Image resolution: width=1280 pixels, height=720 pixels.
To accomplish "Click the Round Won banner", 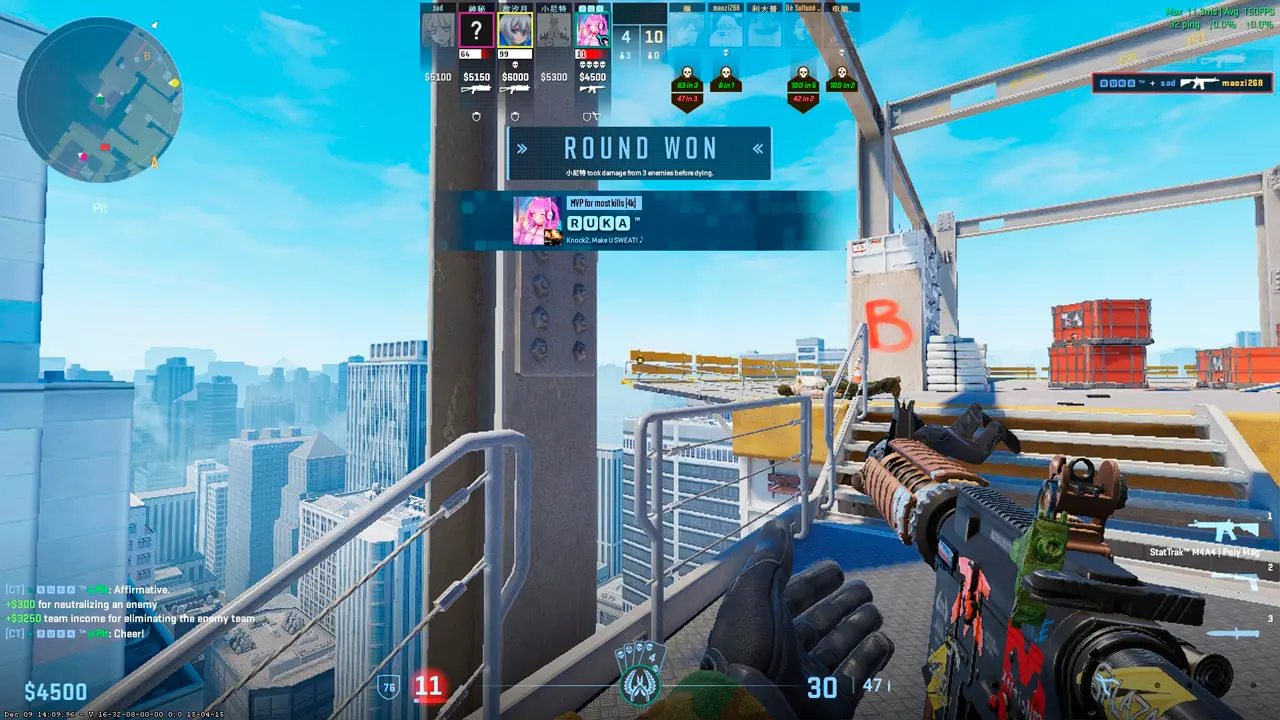I will click(x=639, y=153).
